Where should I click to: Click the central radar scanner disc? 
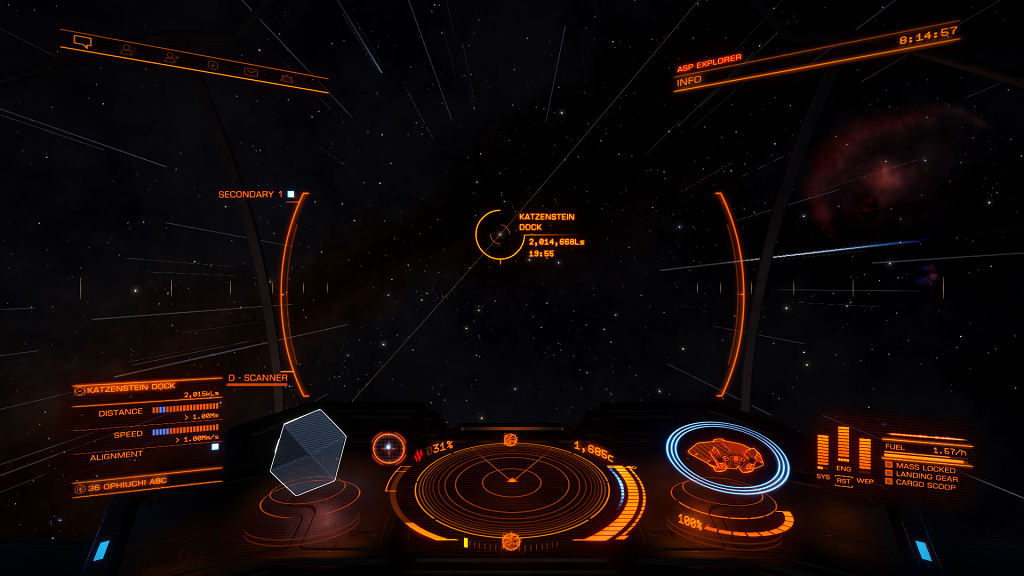[x=511, y=481]
